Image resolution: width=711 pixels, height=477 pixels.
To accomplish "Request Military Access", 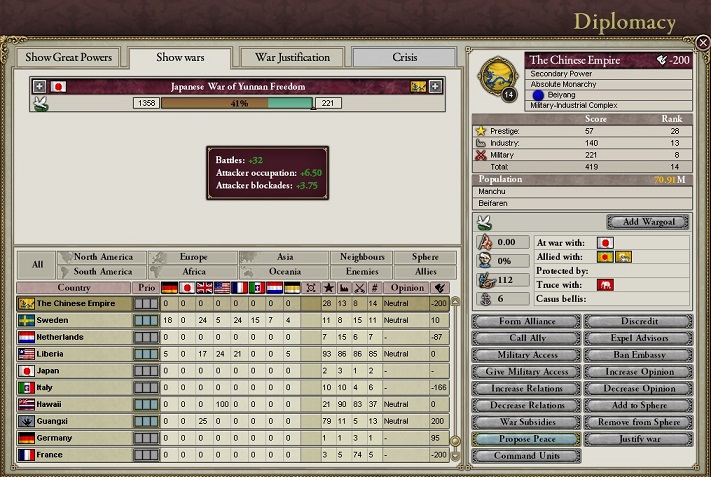I will [526, 355].
